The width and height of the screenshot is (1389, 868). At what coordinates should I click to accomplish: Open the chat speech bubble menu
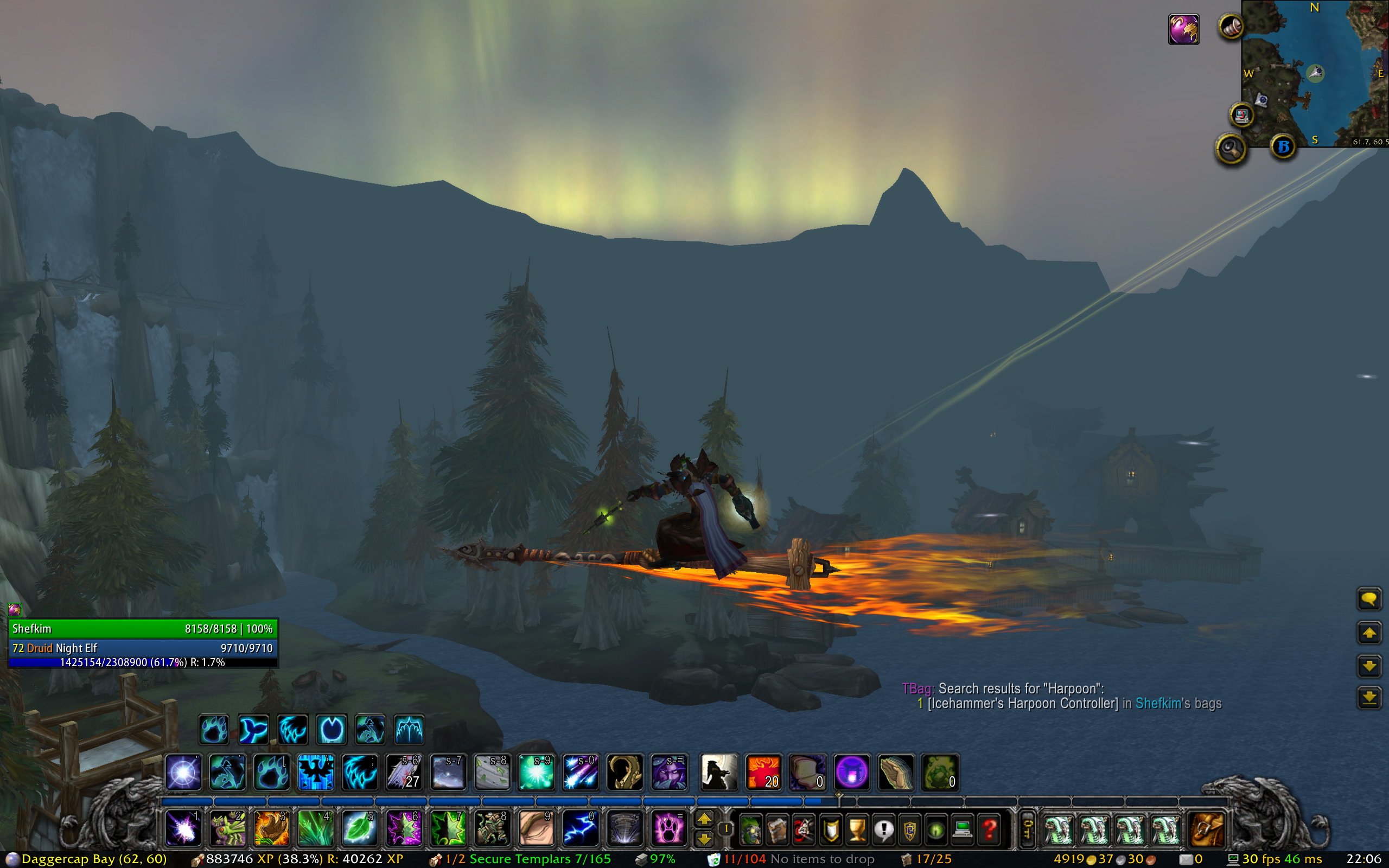1369,599
